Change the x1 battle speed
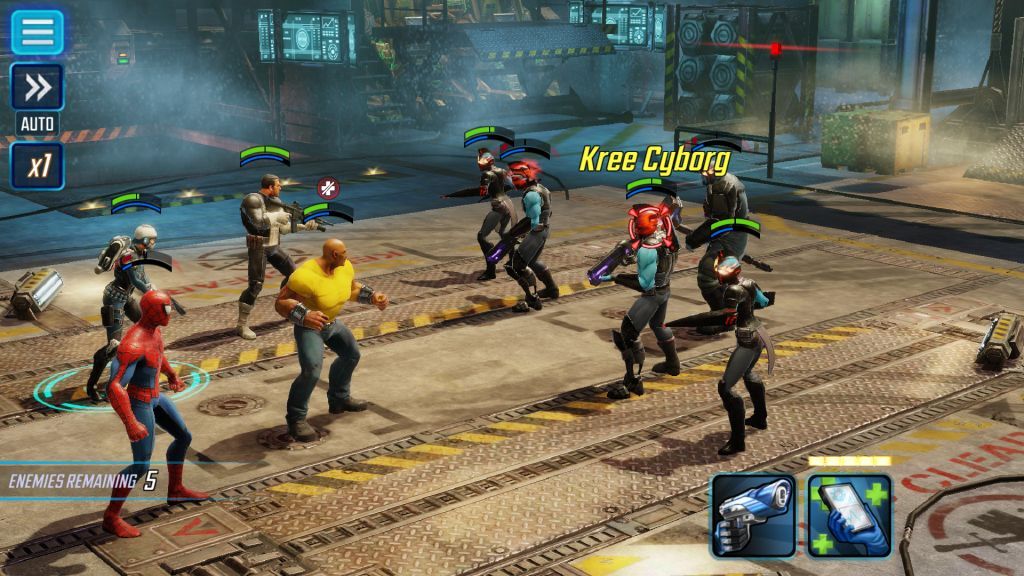The image size is (1024, 576). [x=37, y=166]
